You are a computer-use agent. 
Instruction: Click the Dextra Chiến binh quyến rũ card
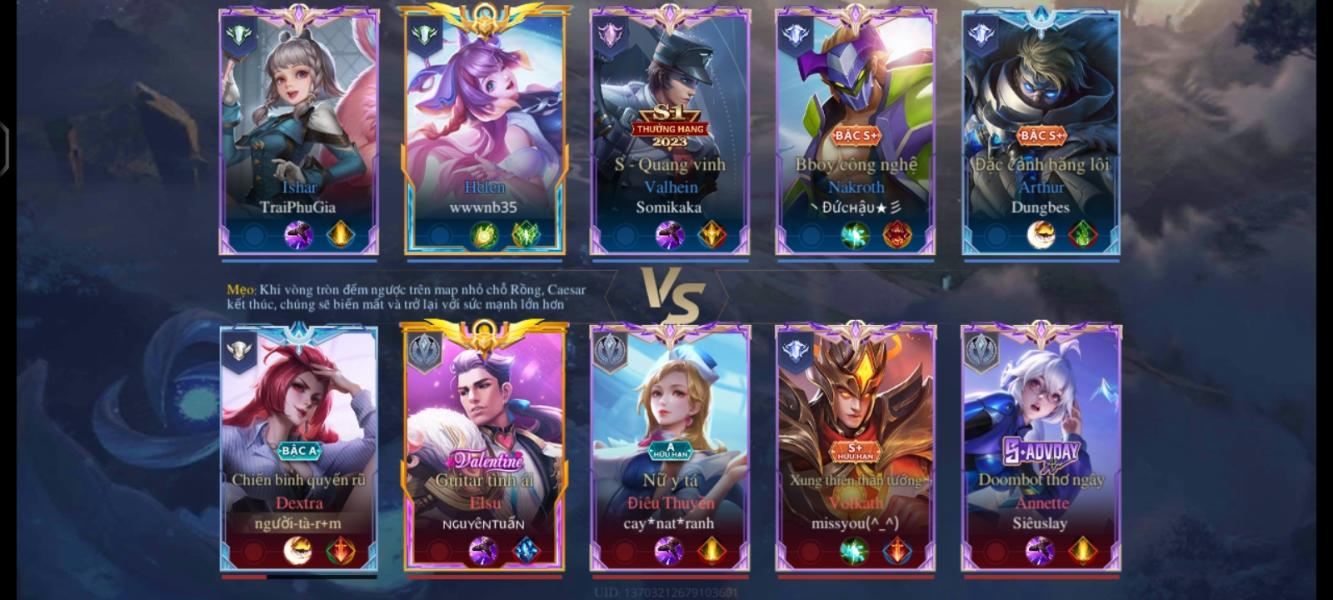point(299,445)
